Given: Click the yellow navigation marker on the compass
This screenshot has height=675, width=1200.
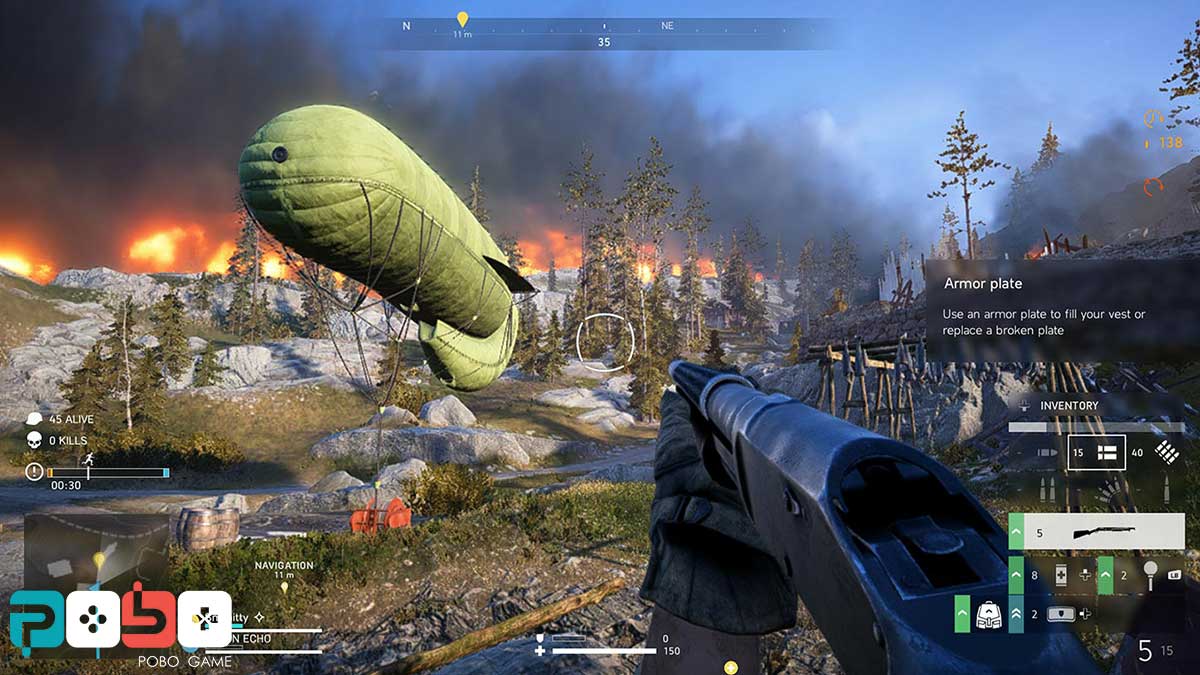Looking at the screenshot, I should coord(461,19).
